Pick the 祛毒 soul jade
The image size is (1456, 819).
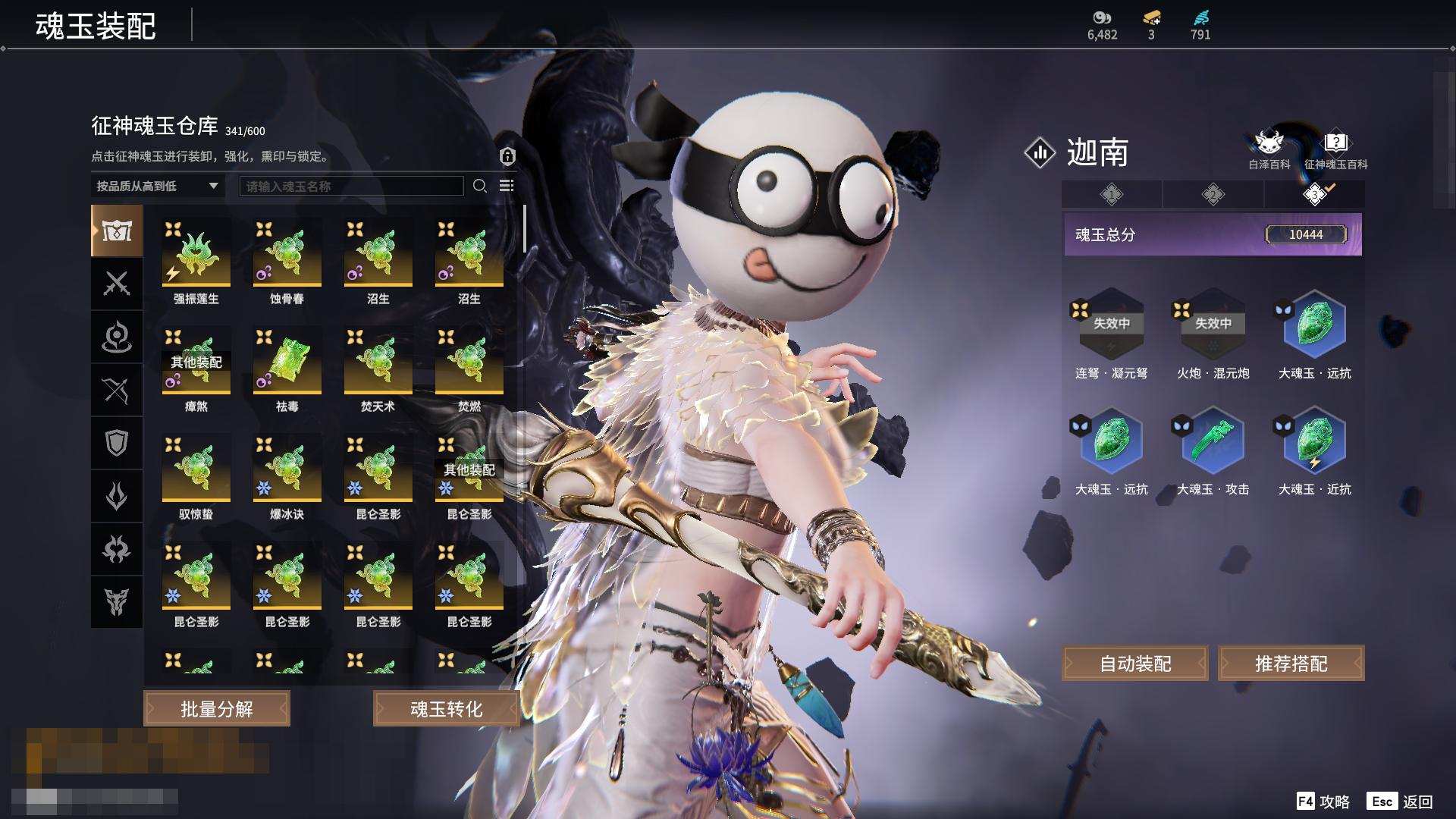pyautogui.click(x=287, y=361)
